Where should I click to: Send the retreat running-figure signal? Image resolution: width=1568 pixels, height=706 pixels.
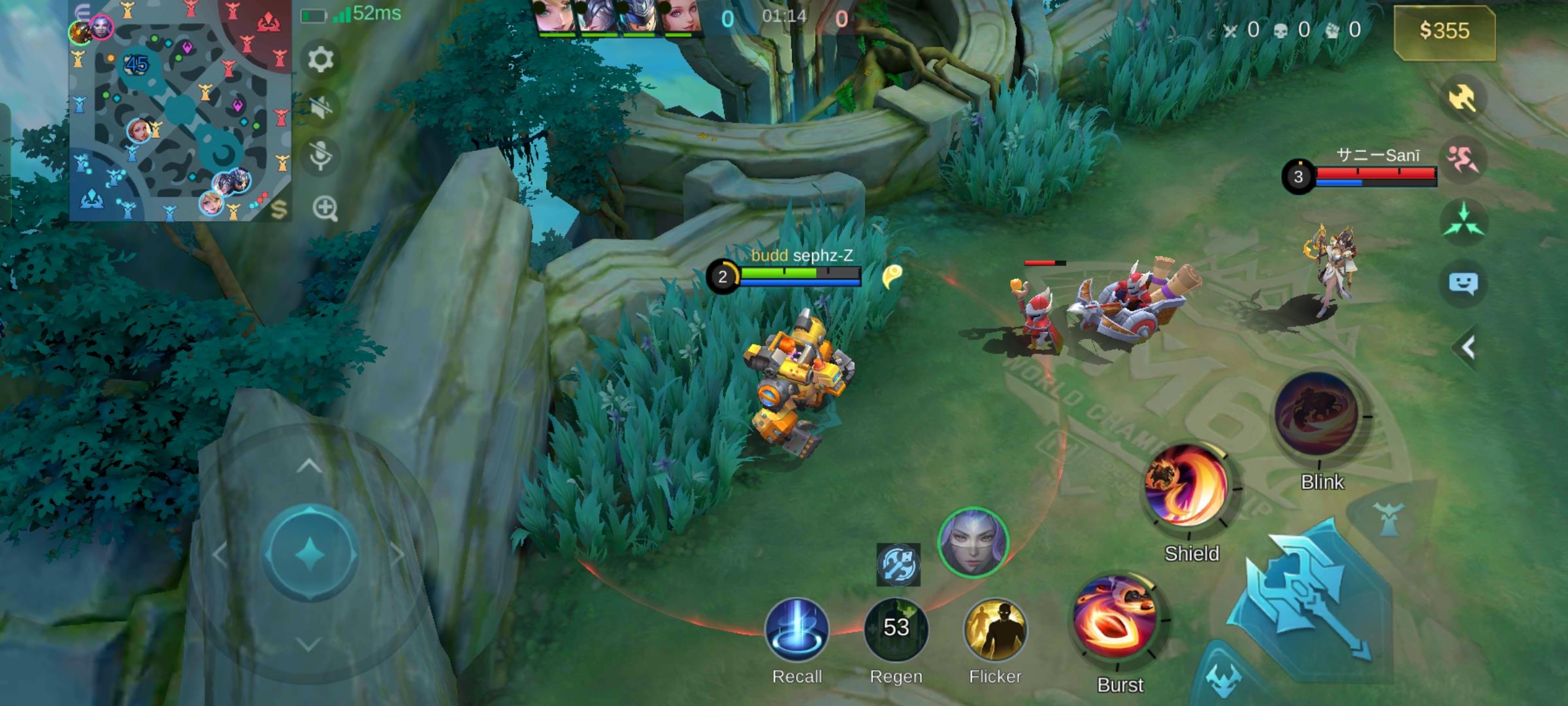tap(1463, 159)
